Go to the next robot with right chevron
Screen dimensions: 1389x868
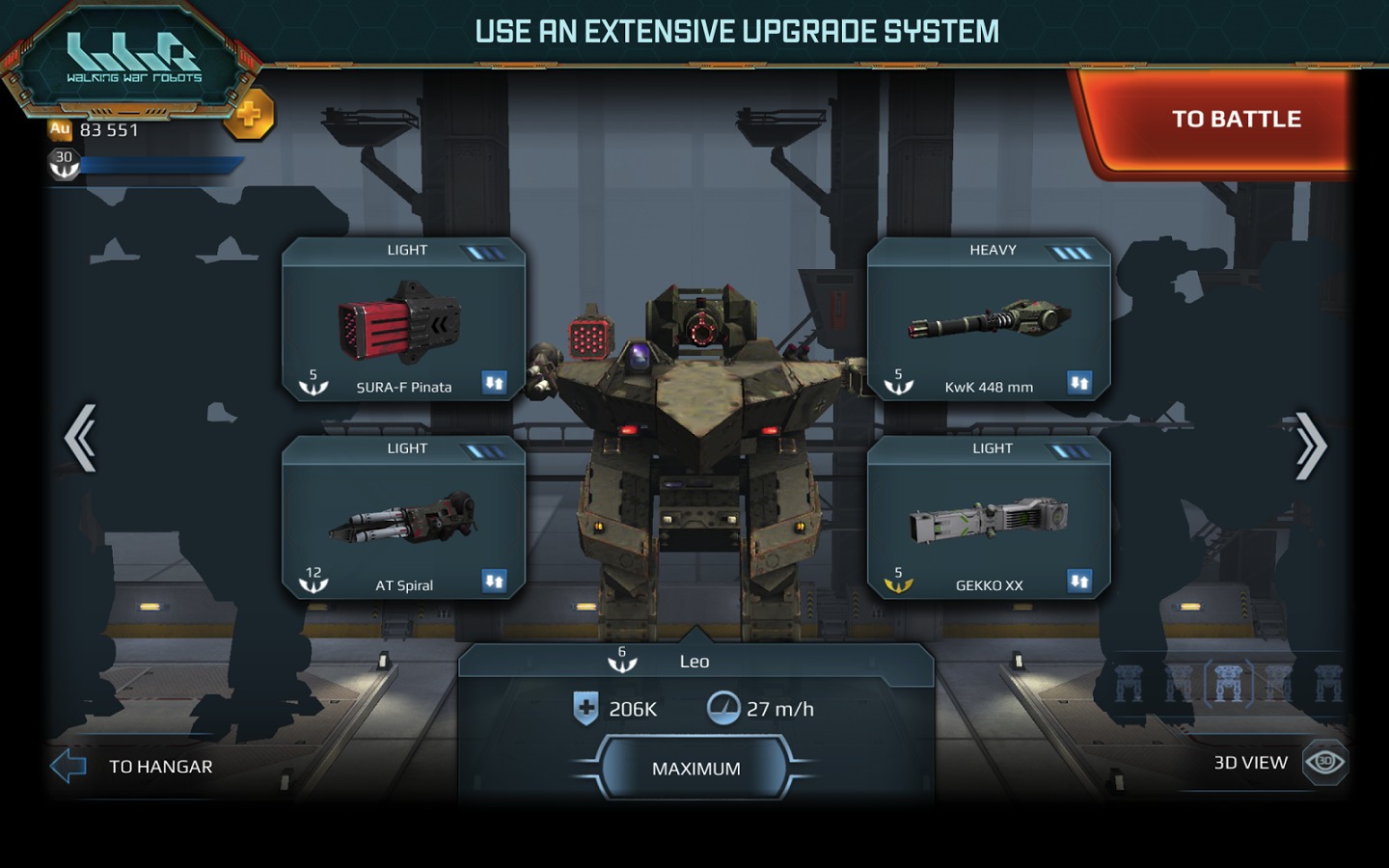point(1310,445)
